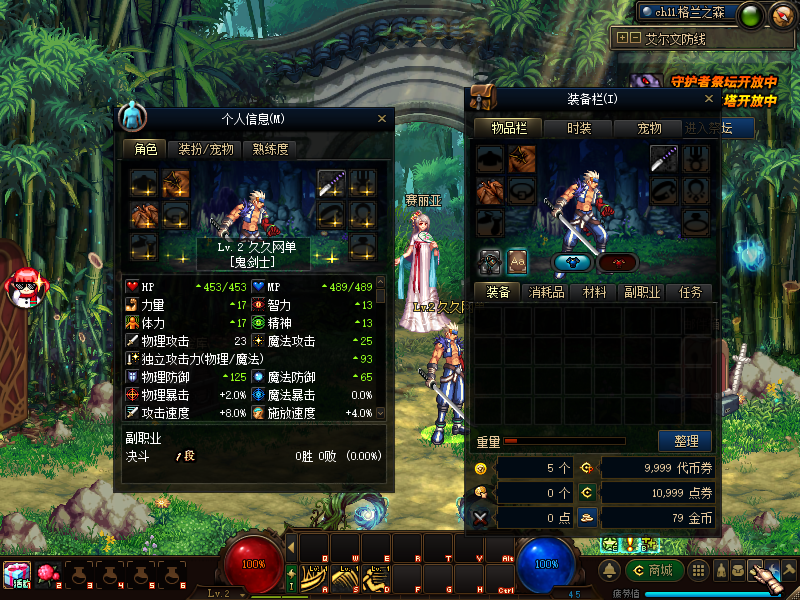Close the 装备栏 inventory window
Screen dimensions: 800x600
click(x=709, y=98)
